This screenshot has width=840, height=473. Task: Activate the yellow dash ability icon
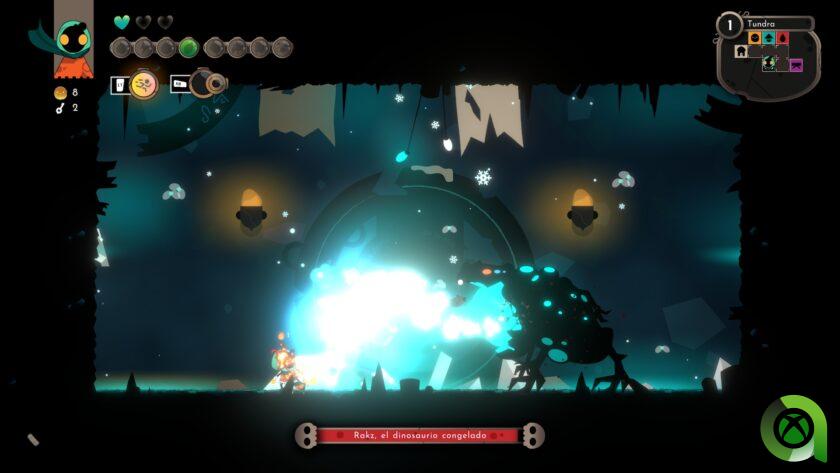pyautogui.click(x=145, y=85)
